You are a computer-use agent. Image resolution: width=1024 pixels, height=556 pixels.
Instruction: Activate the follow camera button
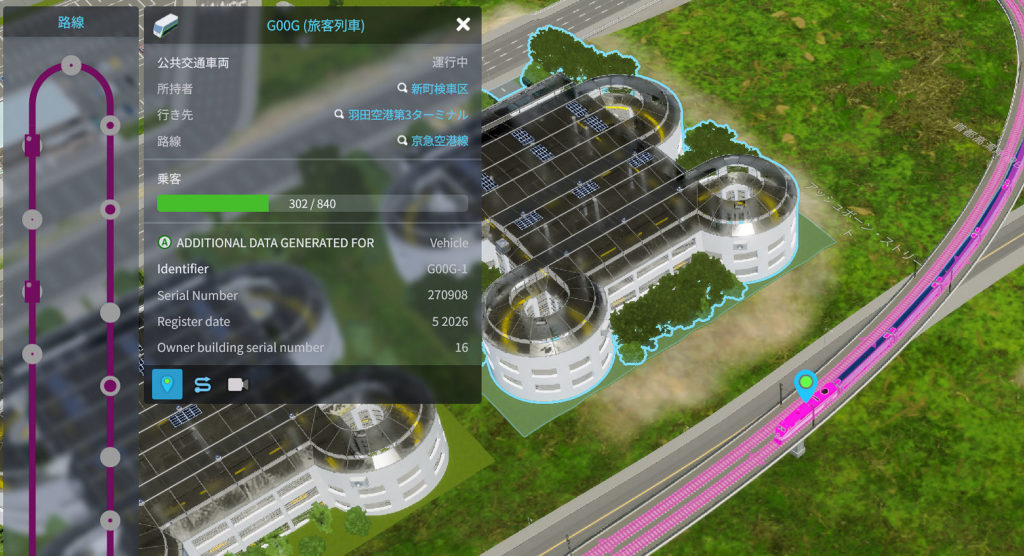237,384
